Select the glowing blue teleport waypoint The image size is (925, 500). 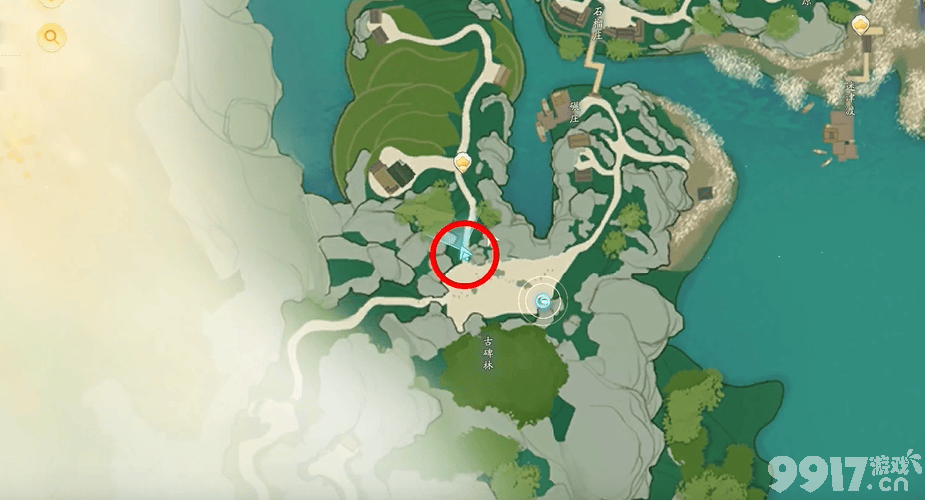[x=543, y=299]
